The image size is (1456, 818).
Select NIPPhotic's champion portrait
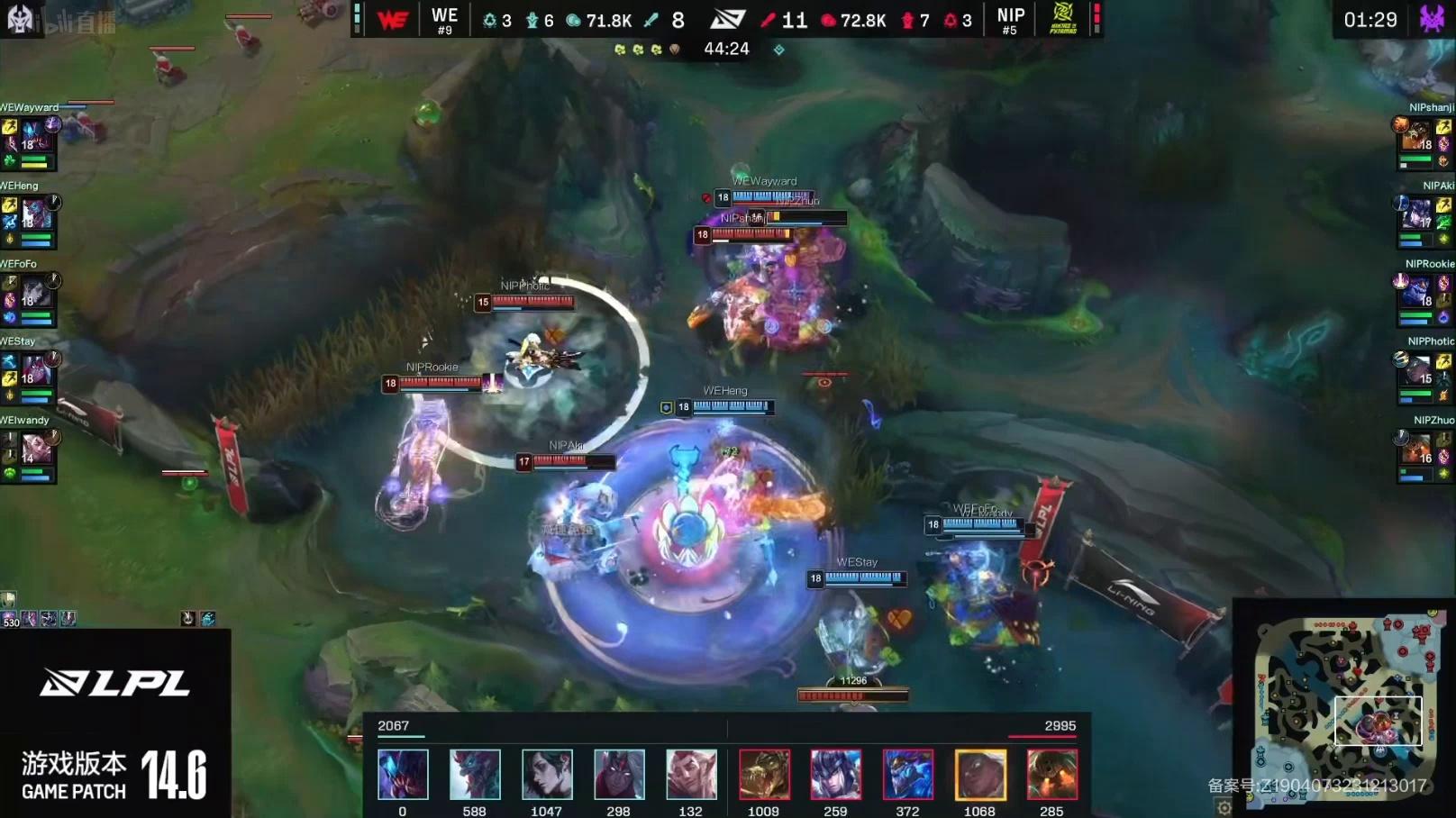pyautogui.click(x=1416, y=370)
